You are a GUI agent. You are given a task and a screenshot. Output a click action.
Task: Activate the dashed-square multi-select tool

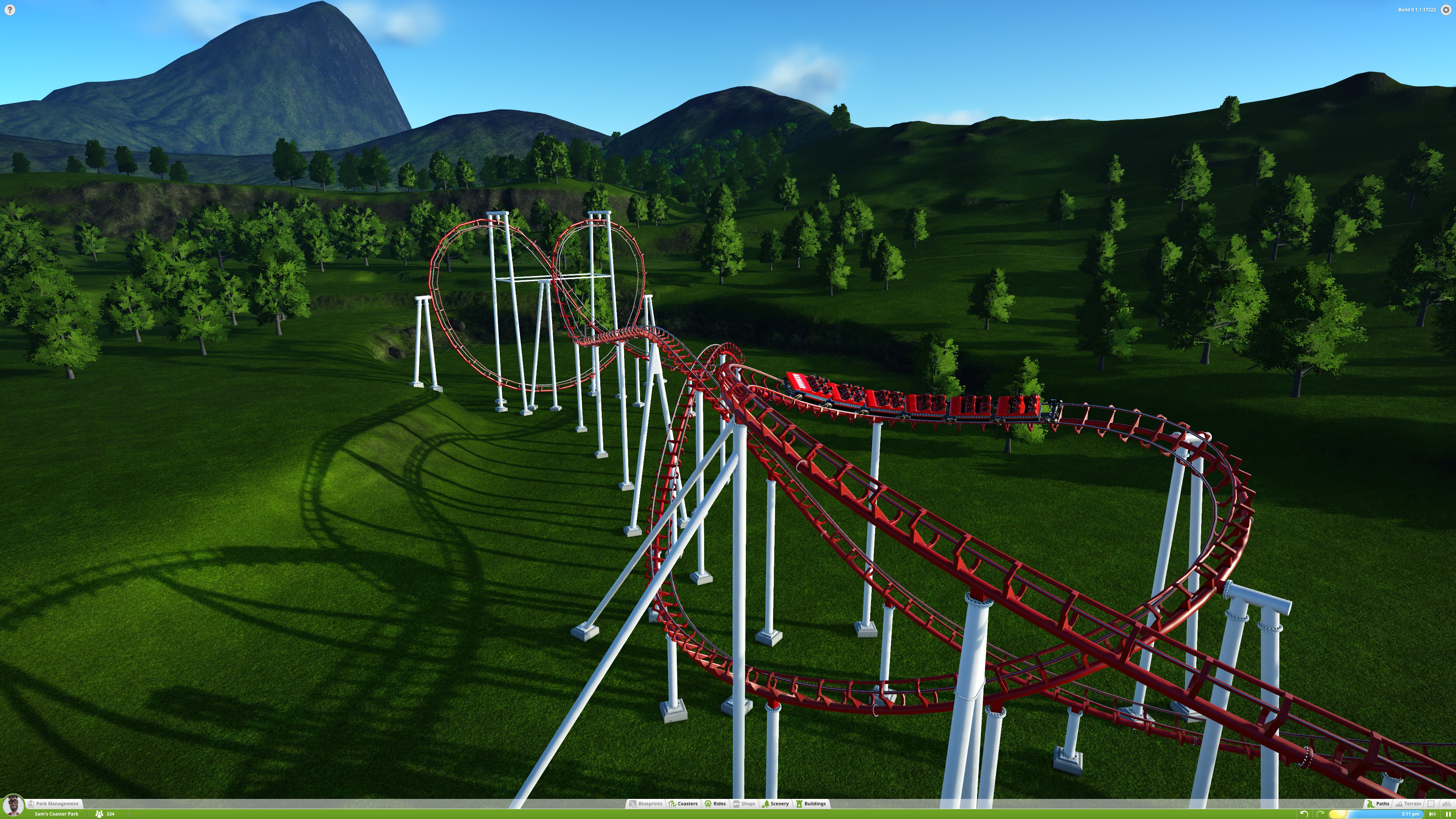tap(1431, 803)
